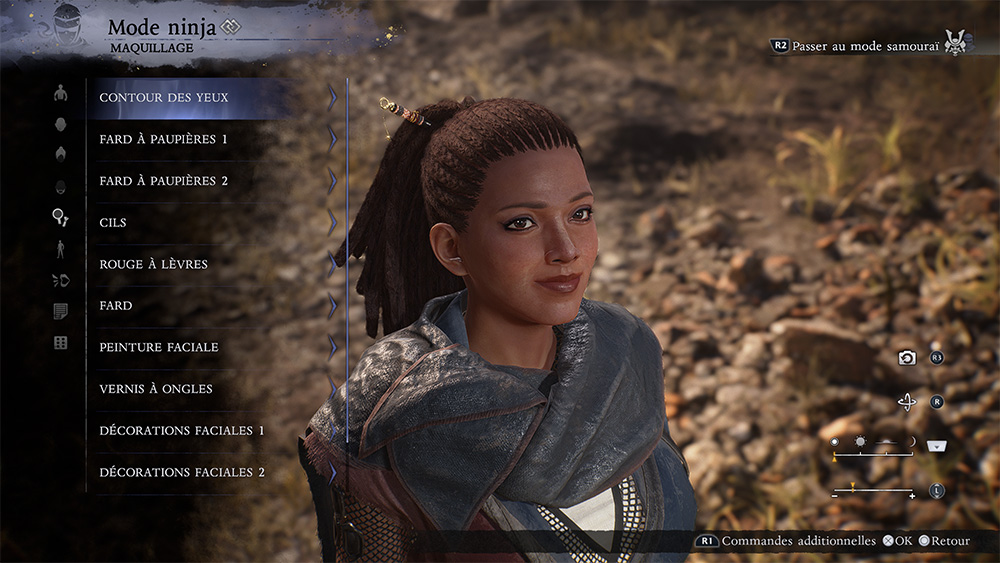Open the note sheet category icon

60,311
